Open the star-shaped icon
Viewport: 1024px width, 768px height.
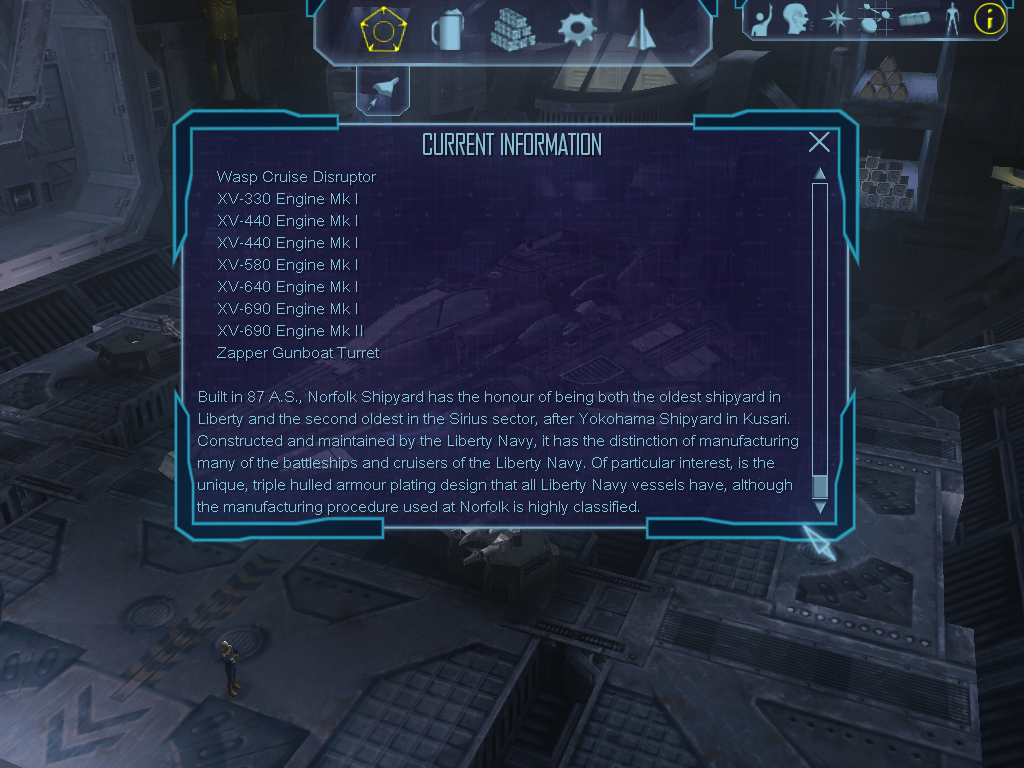click(835, 18)
